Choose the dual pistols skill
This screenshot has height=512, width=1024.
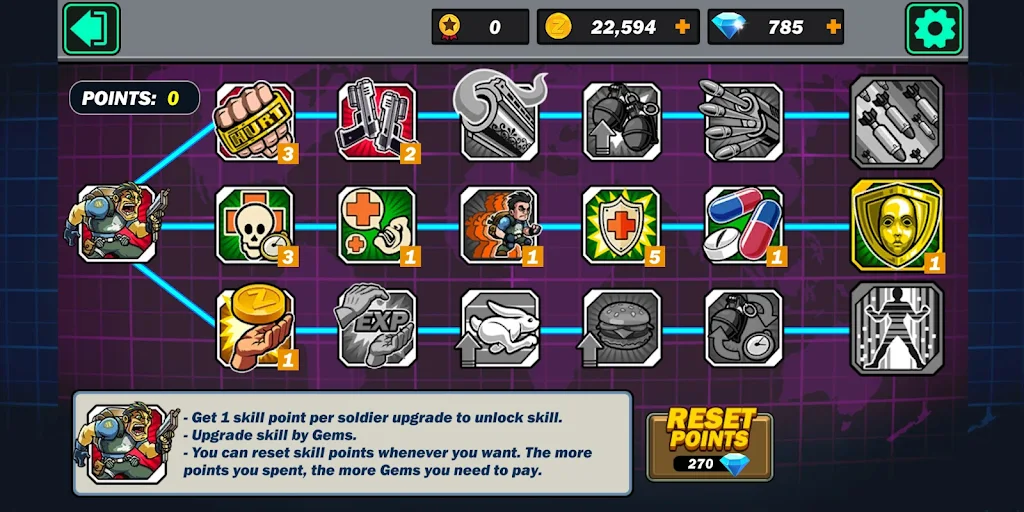pos(376,121)
